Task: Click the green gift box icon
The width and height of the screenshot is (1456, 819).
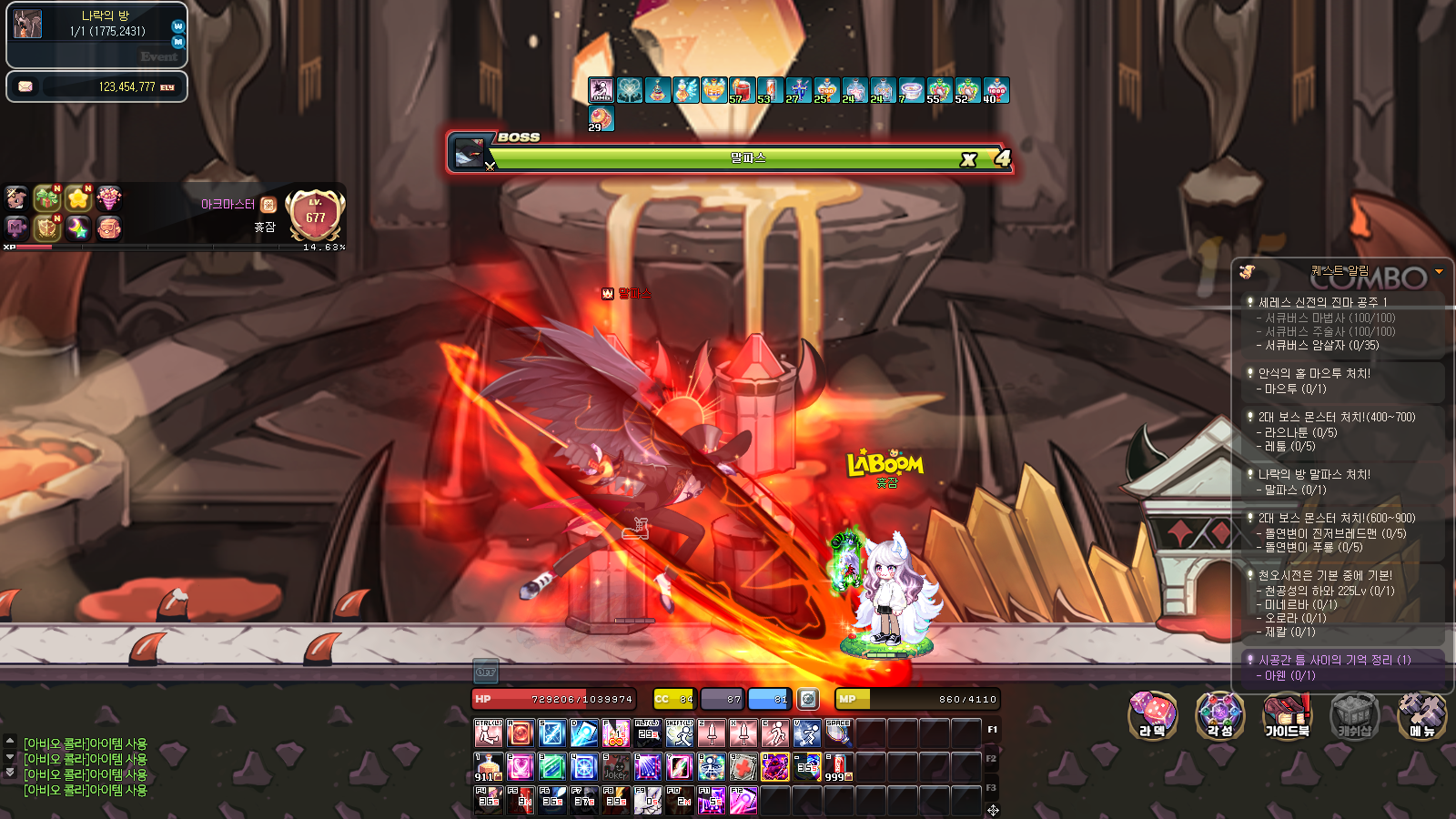Action: [x=47, y=197]
